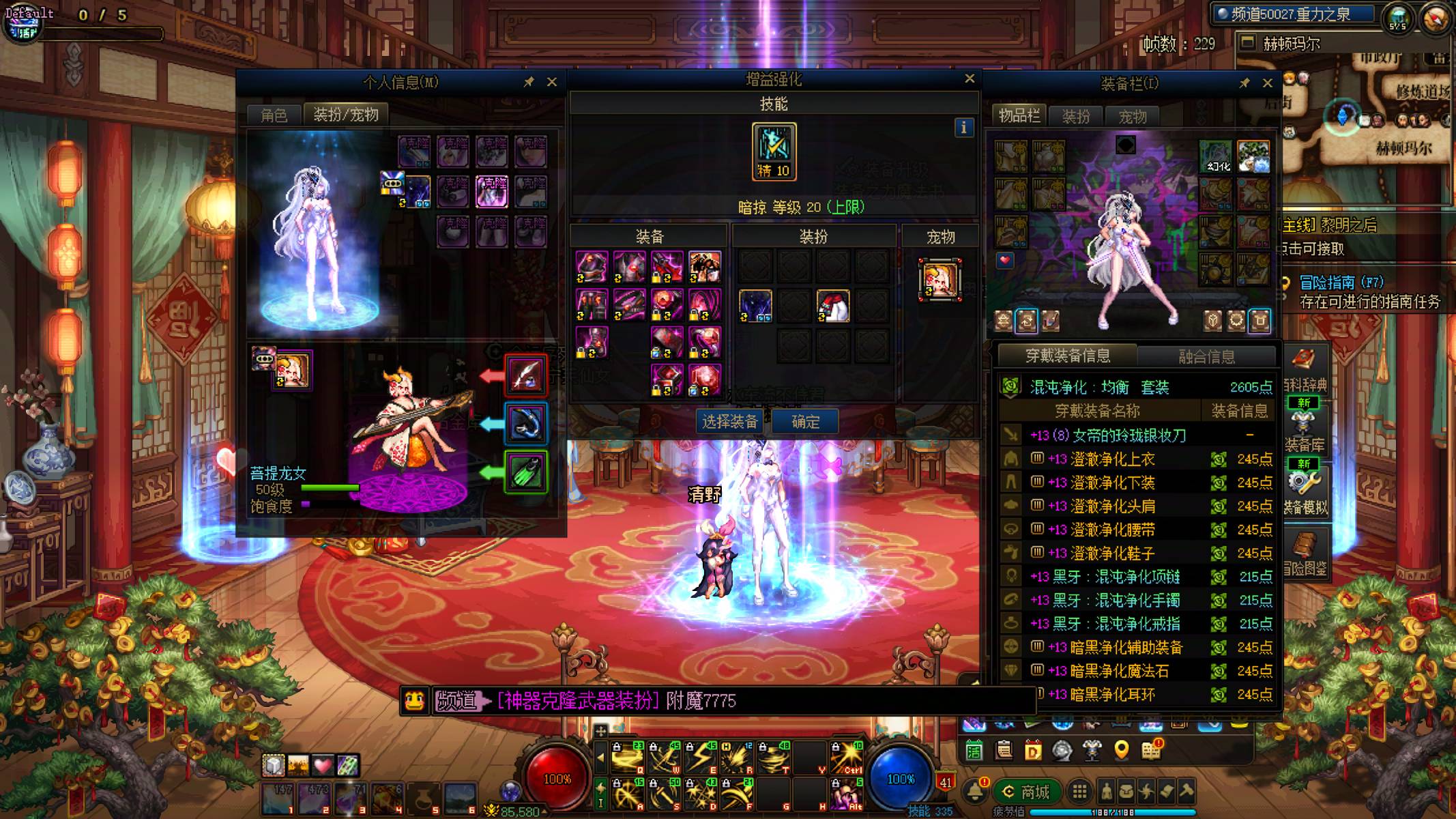
Task: Close the 增益强化 window
Action: (x=970, y=79)
